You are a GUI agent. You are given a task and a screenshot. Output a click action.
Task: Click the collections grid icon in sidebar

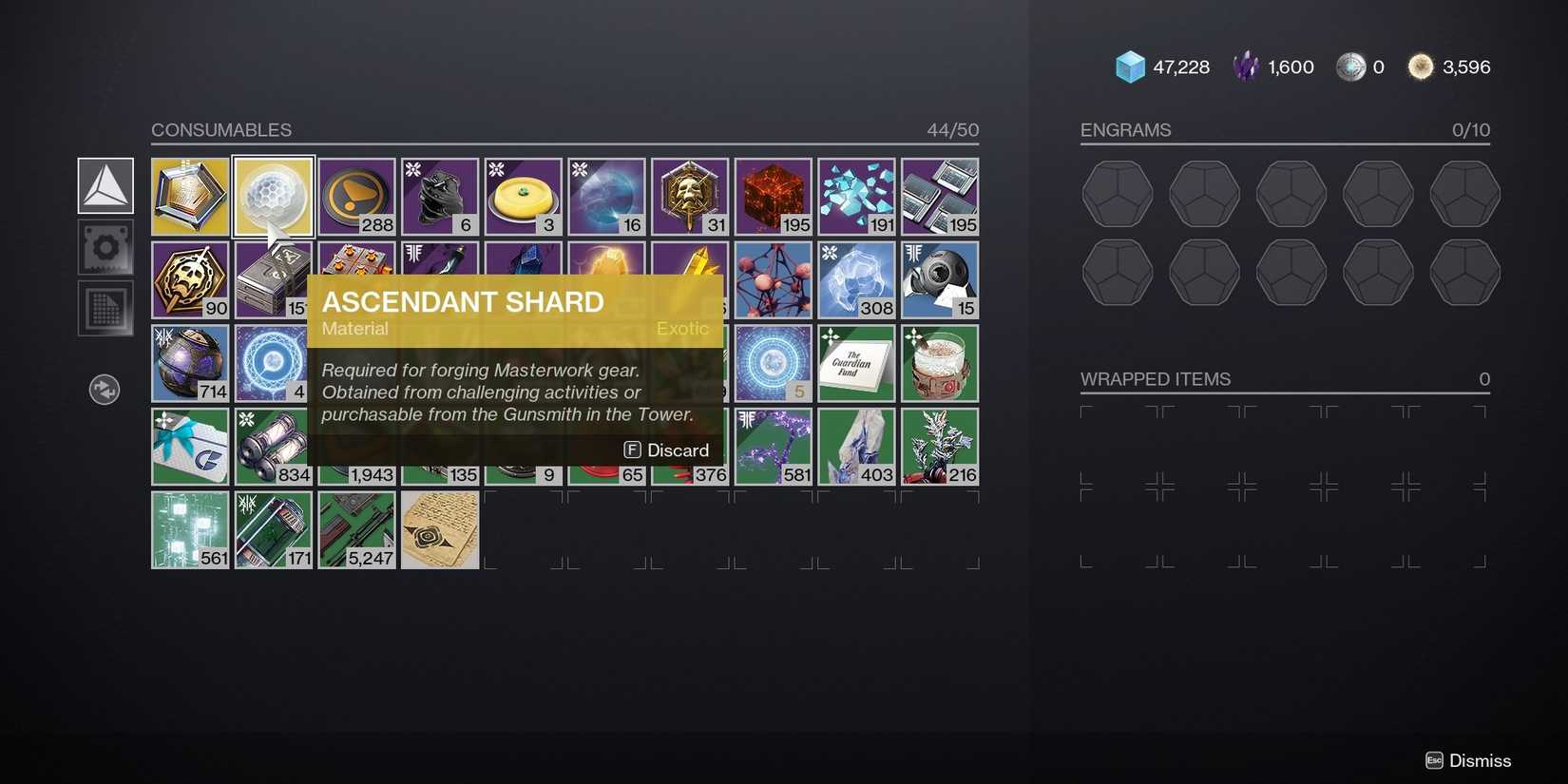click(105, 307)
